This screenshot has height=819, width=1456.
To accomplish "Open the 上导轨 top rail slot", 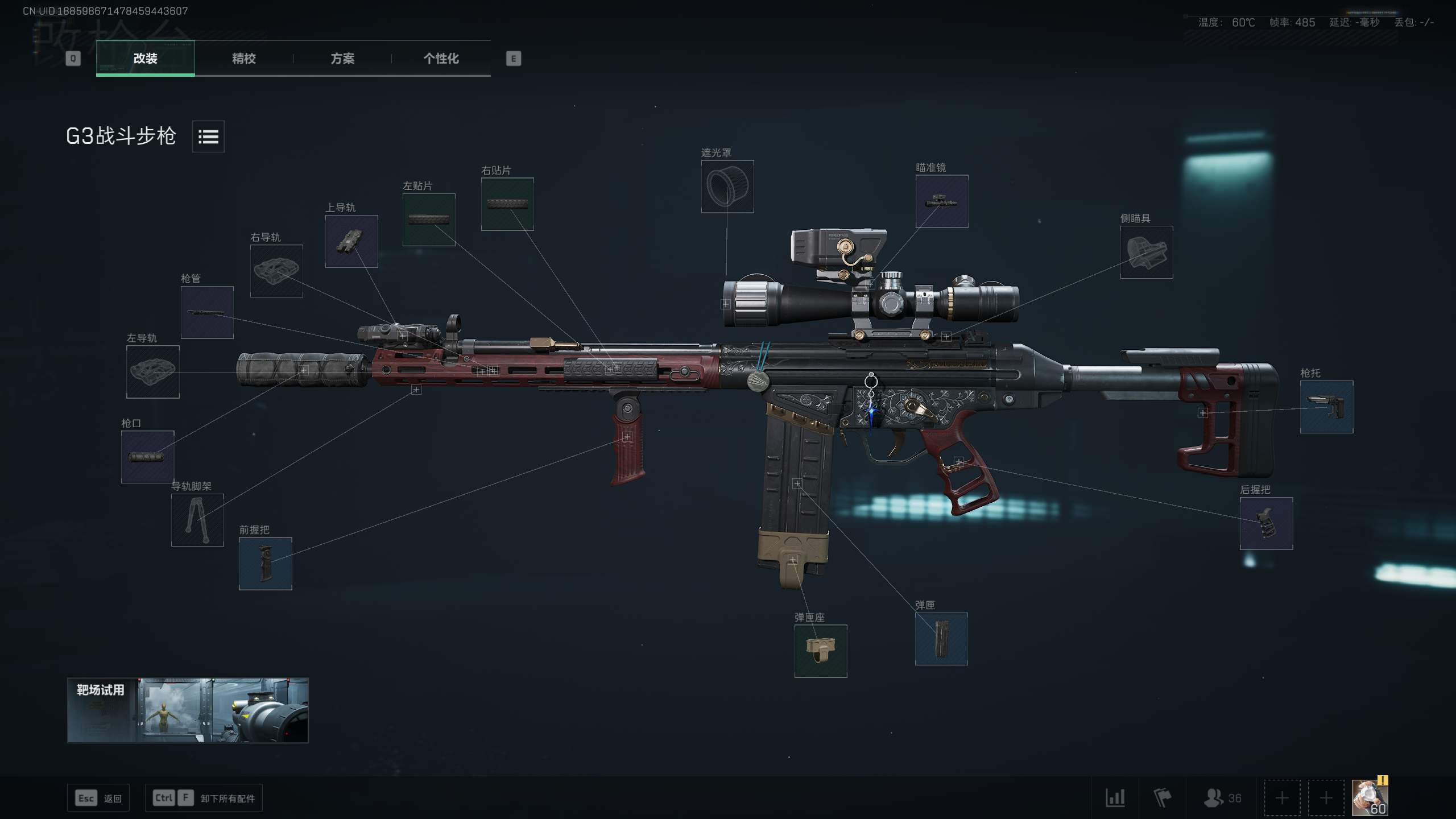I will 351,241.
